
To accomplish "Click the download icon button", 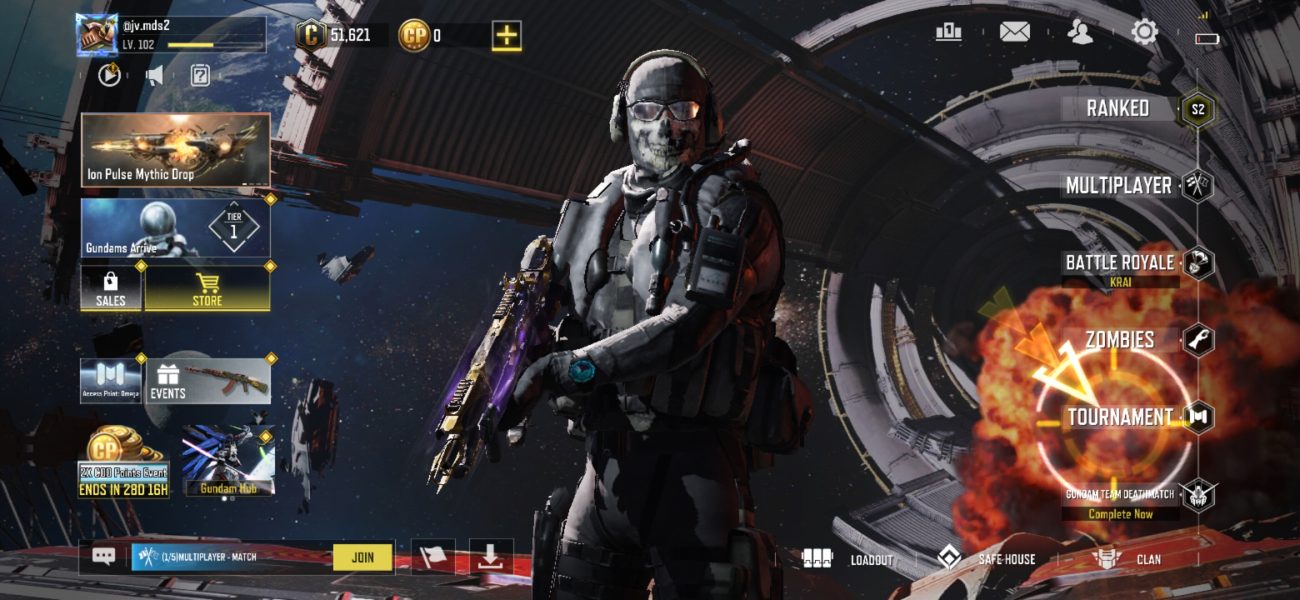I will tap(490, 557).
